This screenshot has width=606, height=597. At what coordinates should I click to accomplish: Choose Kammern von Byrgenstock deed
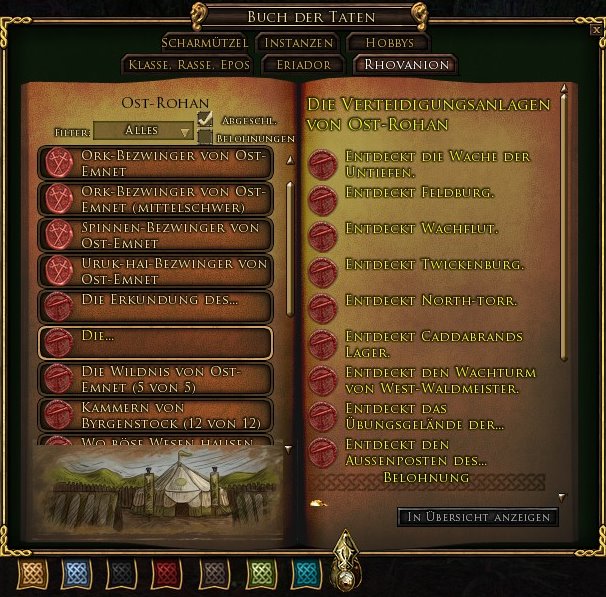point(155,415)
